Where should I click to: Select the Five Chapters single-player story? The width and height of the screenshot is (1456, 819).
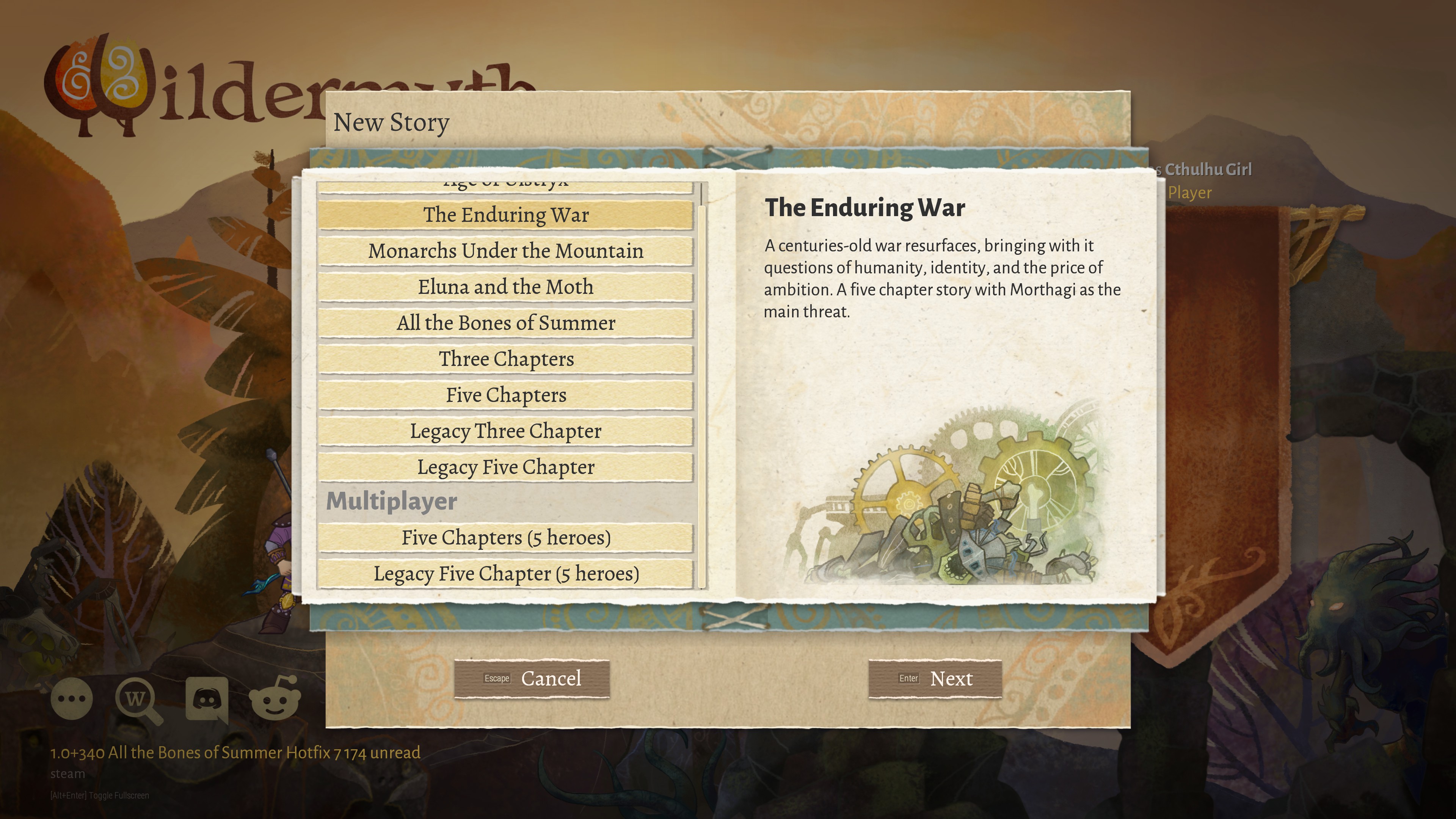[505, 395]
